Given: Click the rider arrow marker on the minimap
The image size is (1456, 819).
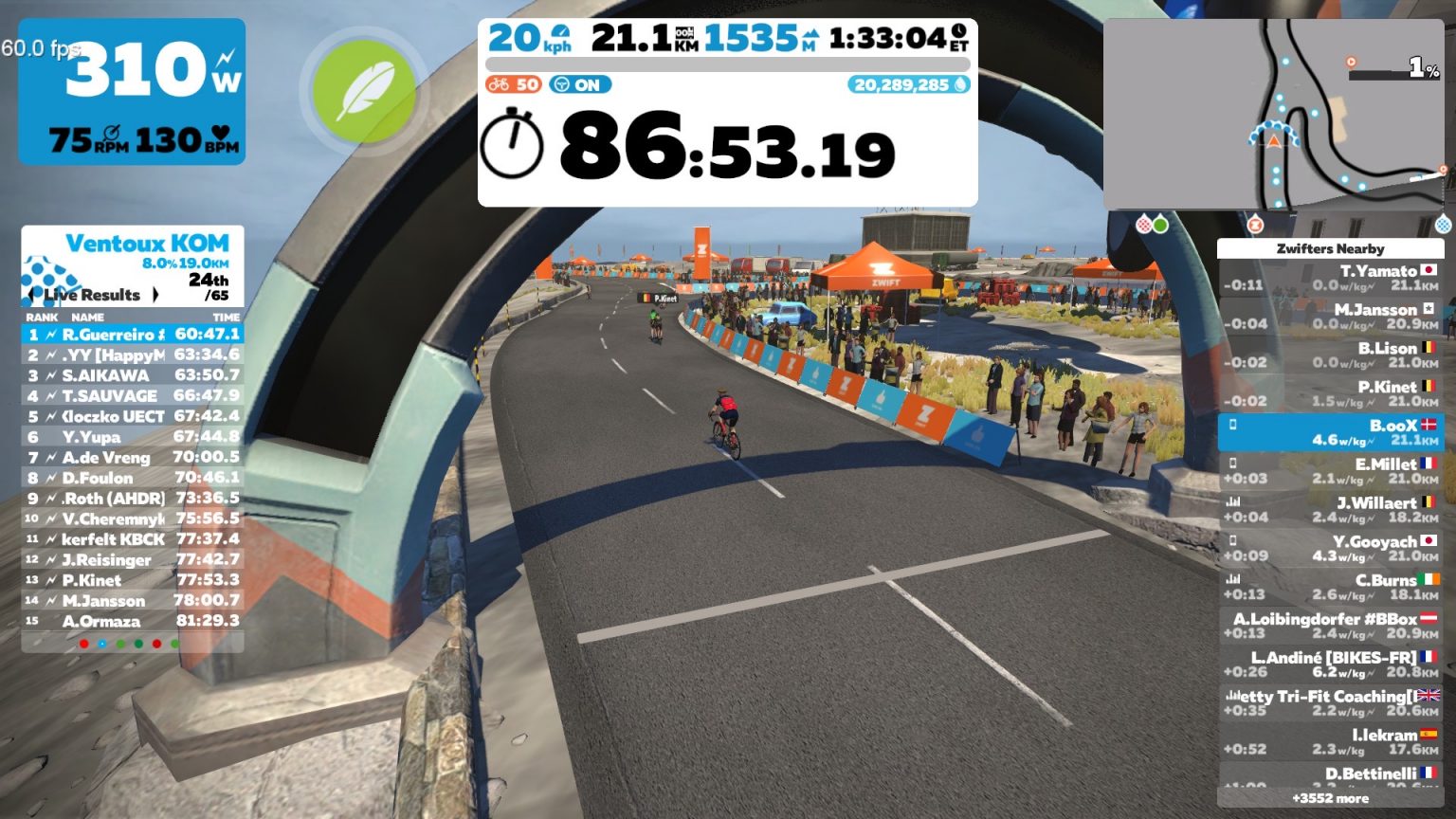Looking at the screenshot, I should click(x=1273, y=139).
